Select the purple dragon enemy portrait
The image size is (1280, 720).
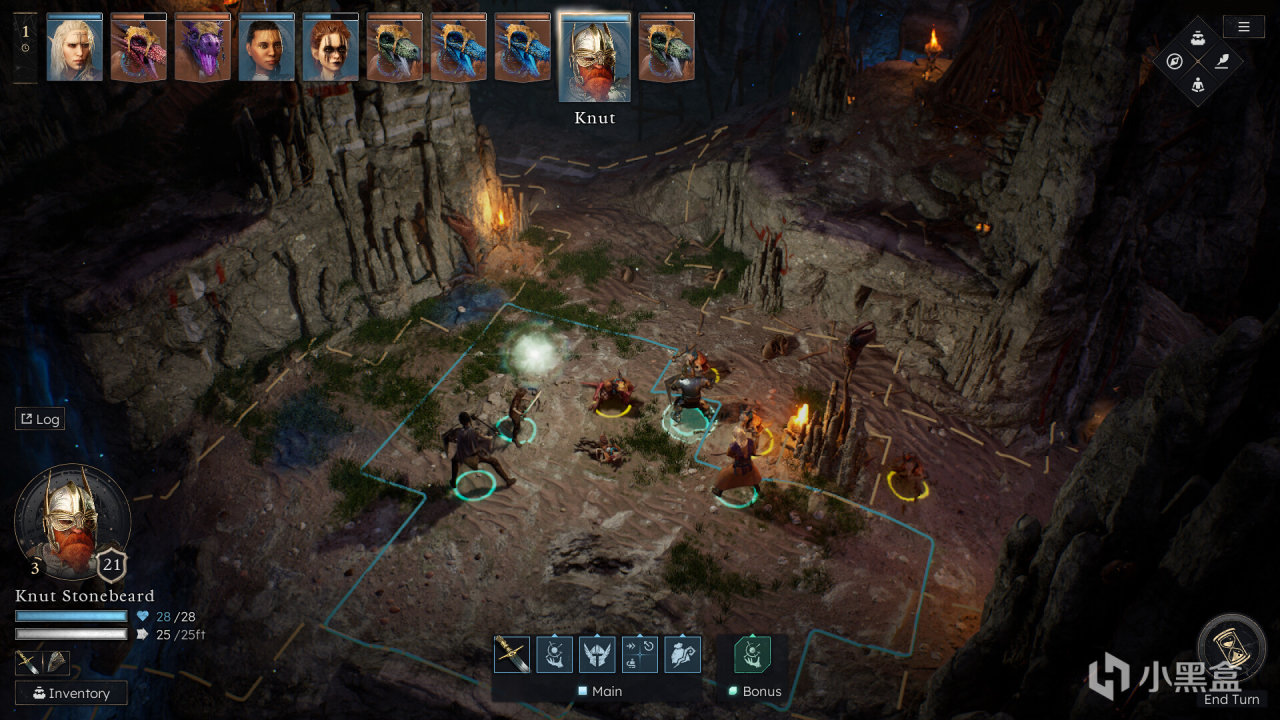[x=203, y=47]
